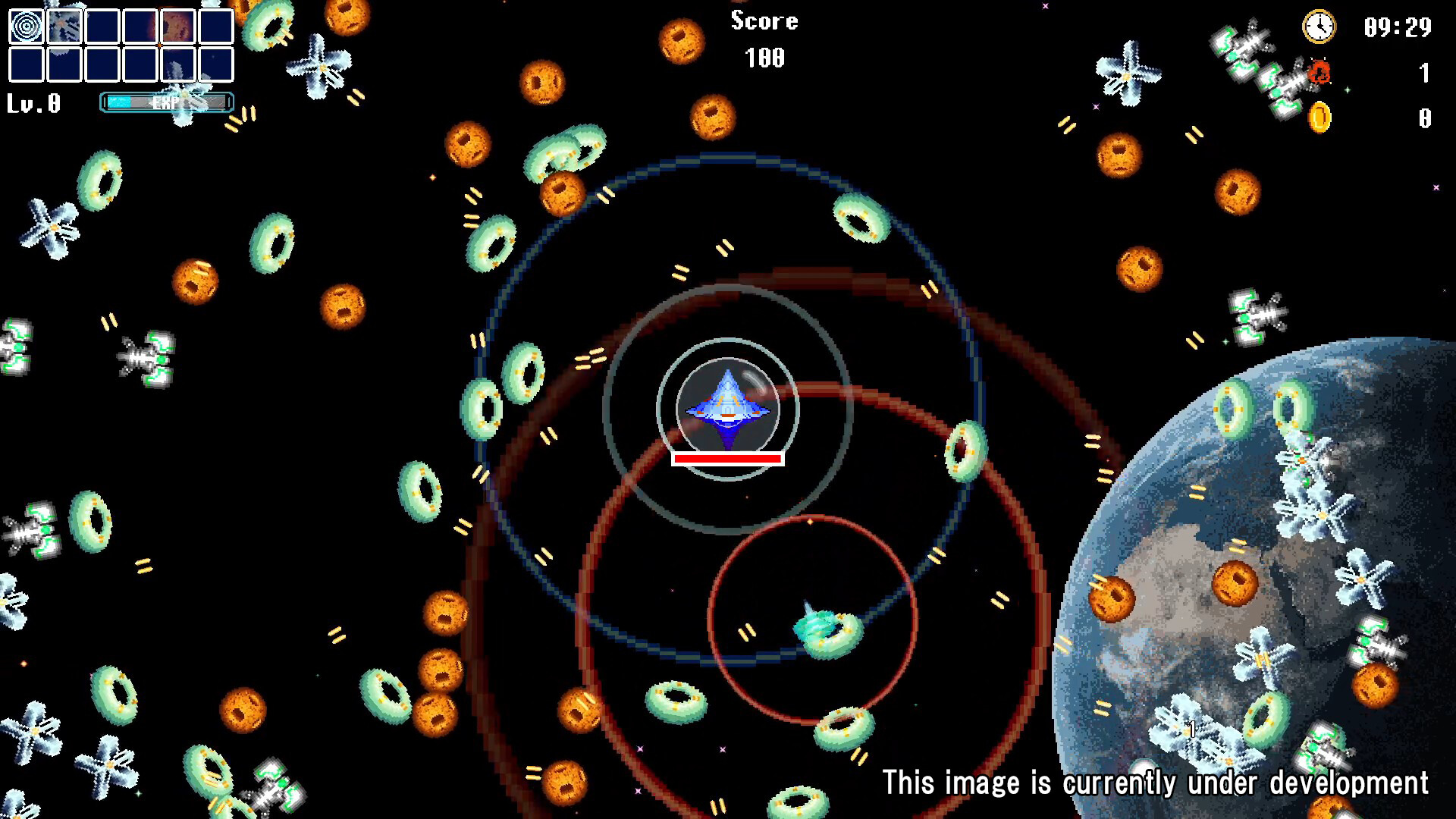Click the red health bar below the player
This screenshot has width=1456, height=819.
click(726, 457)
